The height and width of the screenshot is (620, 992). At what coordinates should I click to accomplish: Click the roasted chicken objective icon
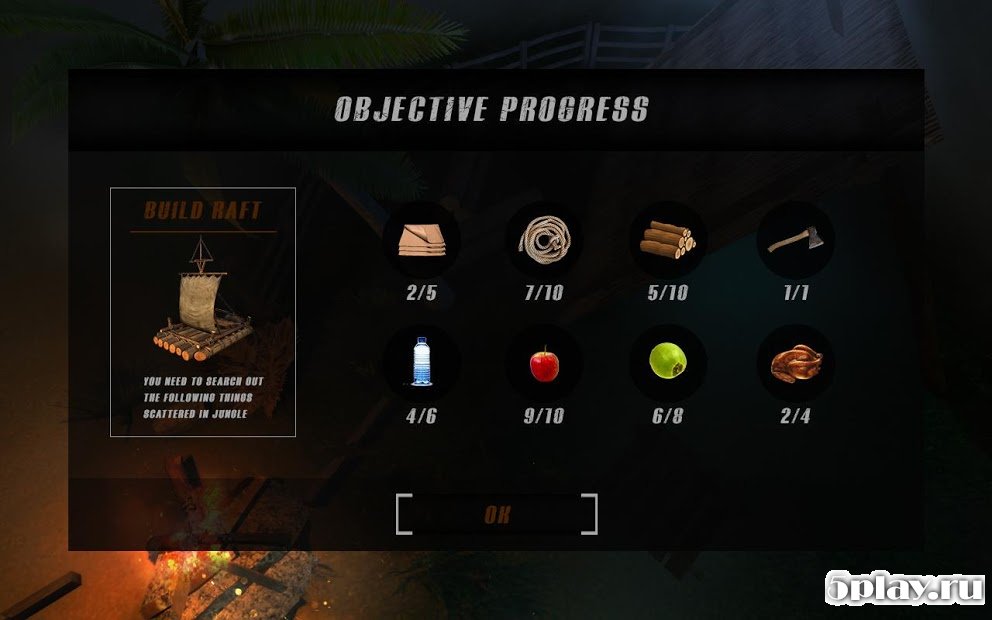click(795, 363)
